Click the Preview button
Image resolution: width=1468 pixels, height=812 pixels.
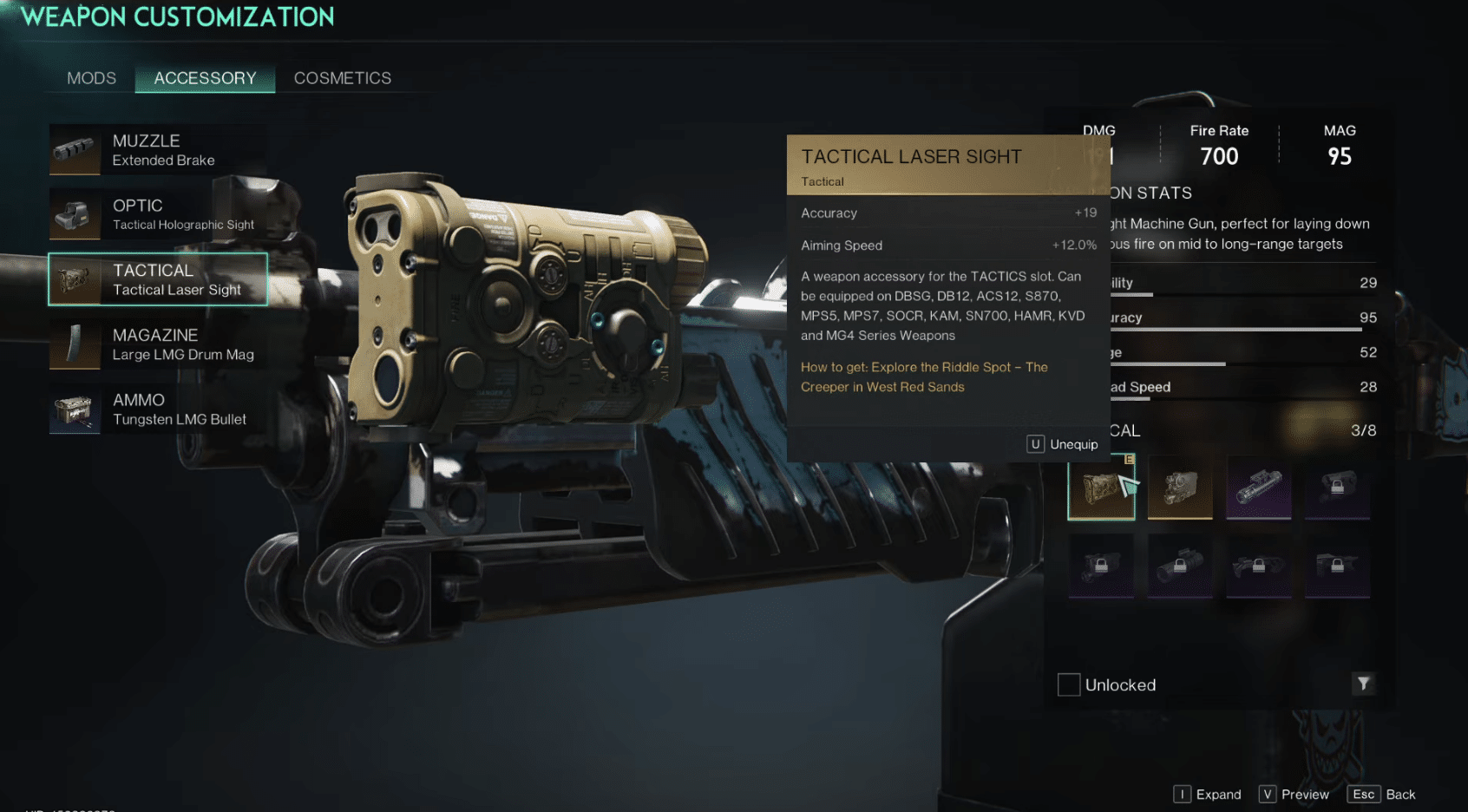point(1294,794)
